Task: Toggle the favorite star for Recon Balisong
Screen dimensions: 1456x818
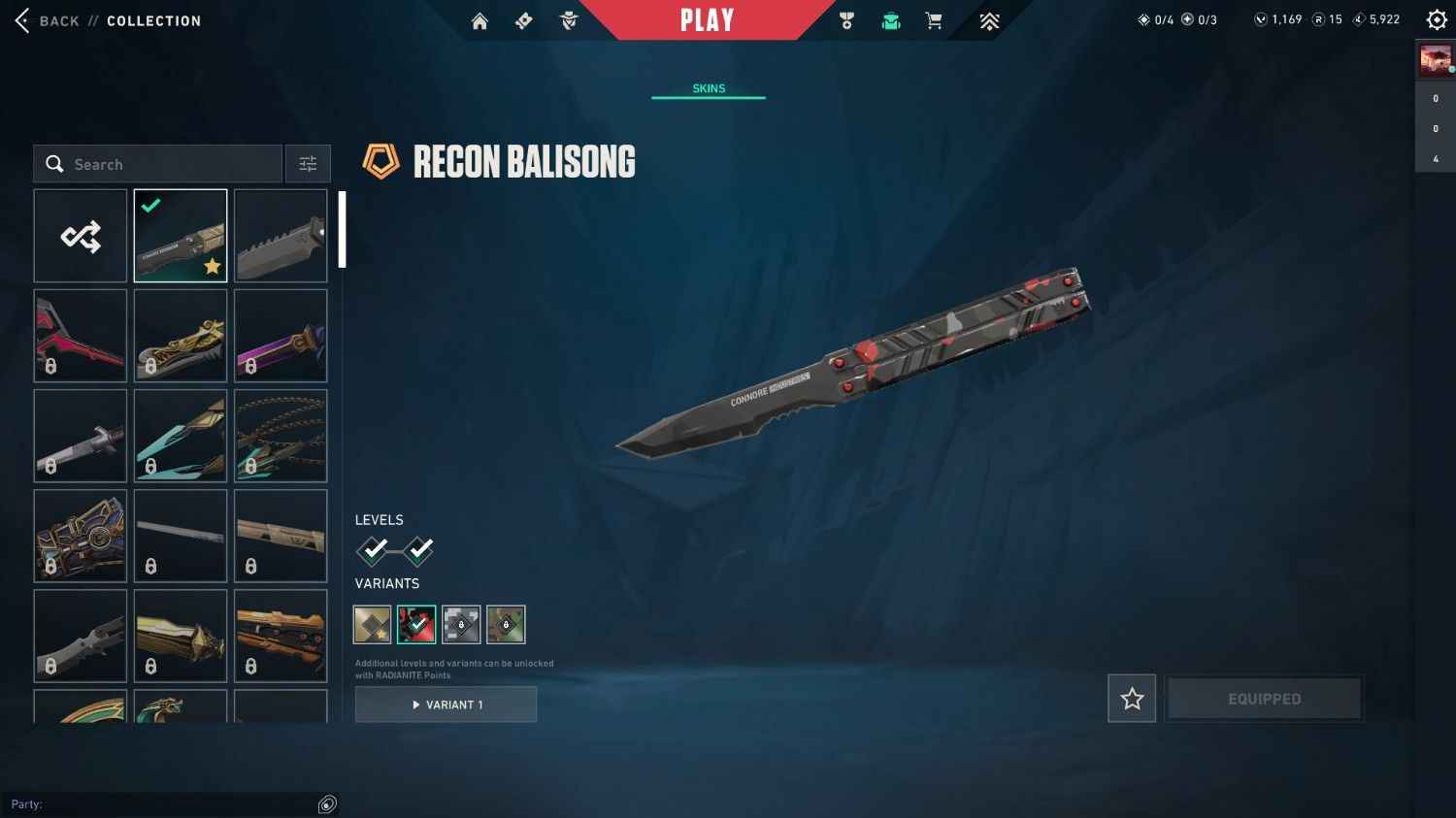Action: coord(1131,698)
